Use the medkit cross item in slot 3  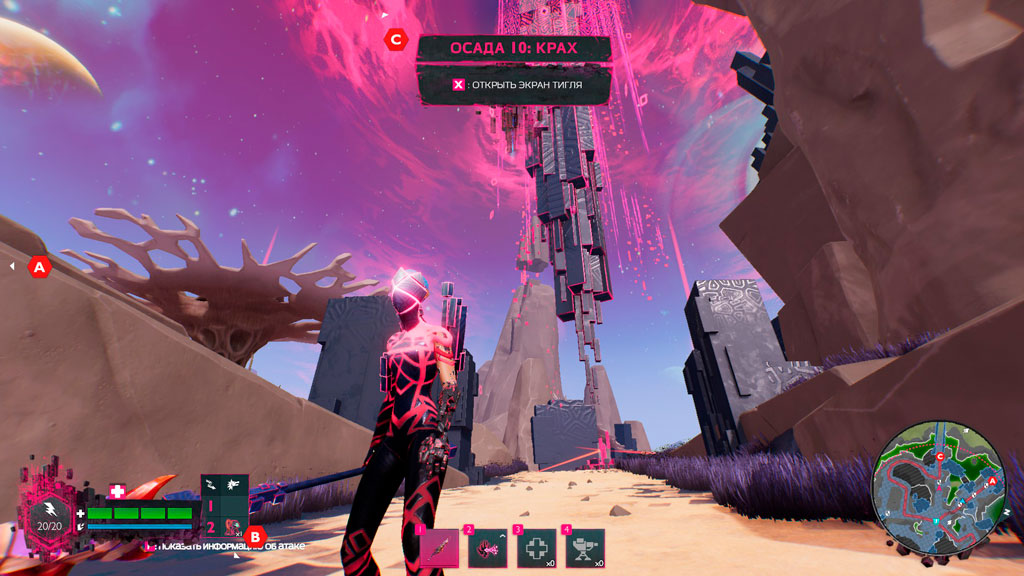tap(535, 549)
